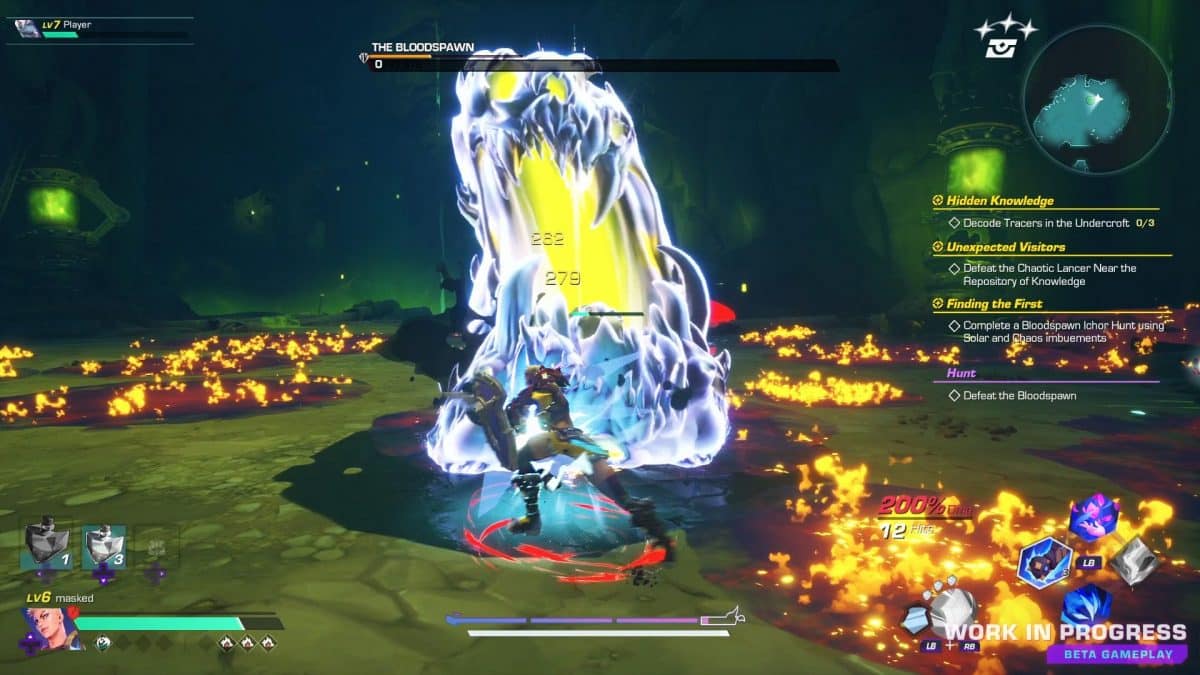
Task: Activate the stone fist ability hexagon
Action: (1044, 561)
